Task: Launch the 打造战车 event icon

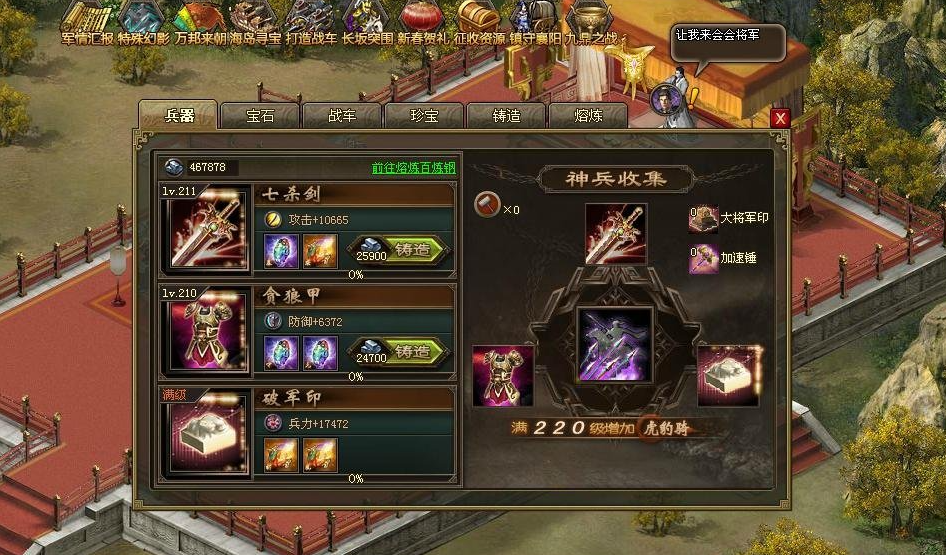Action: [x=309, y=18]
